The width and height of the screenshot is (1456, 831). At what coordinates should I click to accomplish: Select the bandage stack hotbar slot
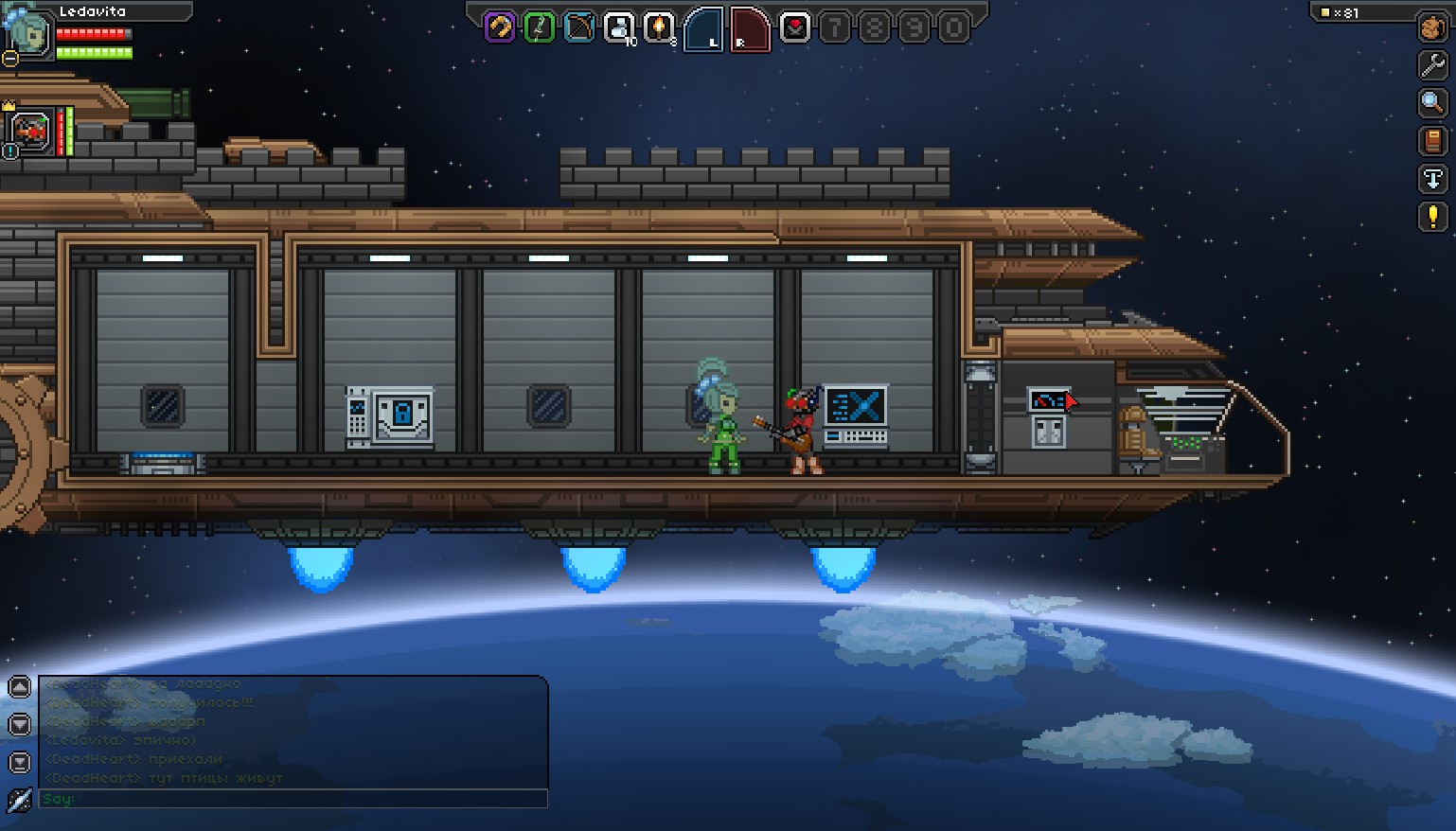618,27
